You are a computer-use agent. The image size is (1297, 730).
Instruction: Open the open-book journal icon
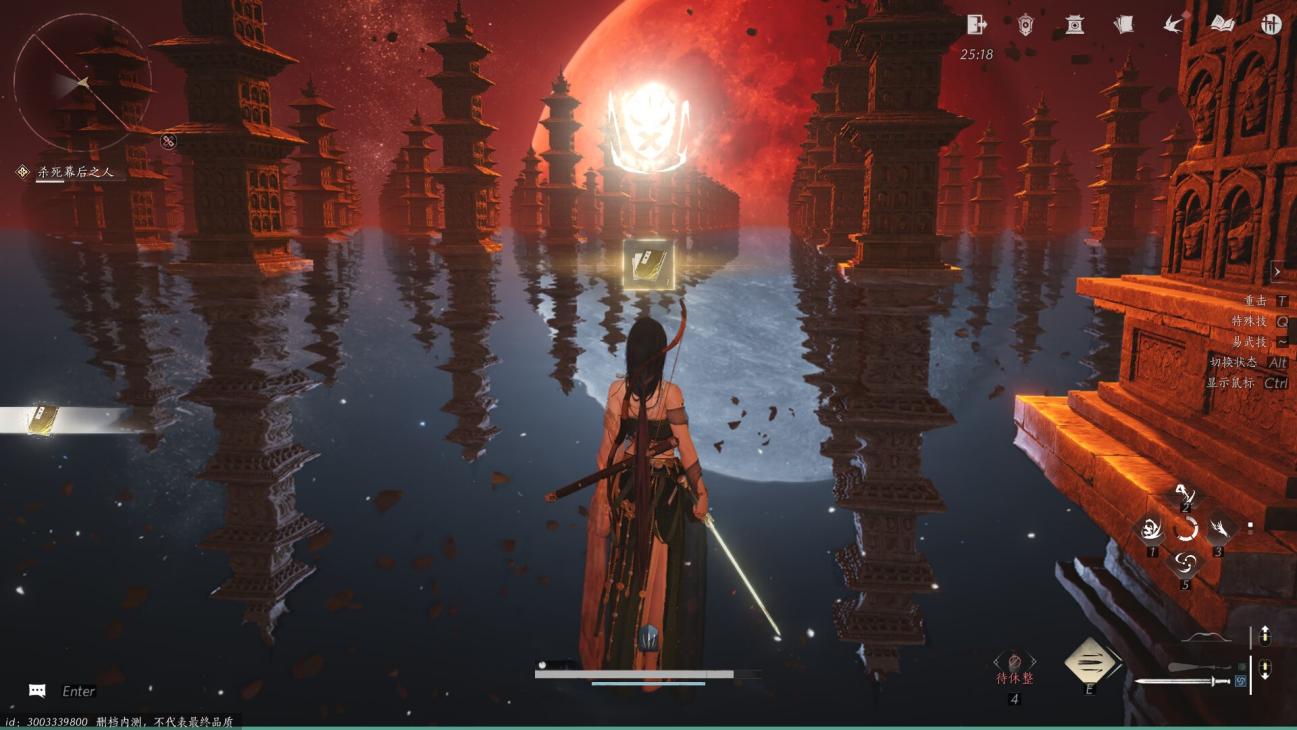click(1222, 25)
